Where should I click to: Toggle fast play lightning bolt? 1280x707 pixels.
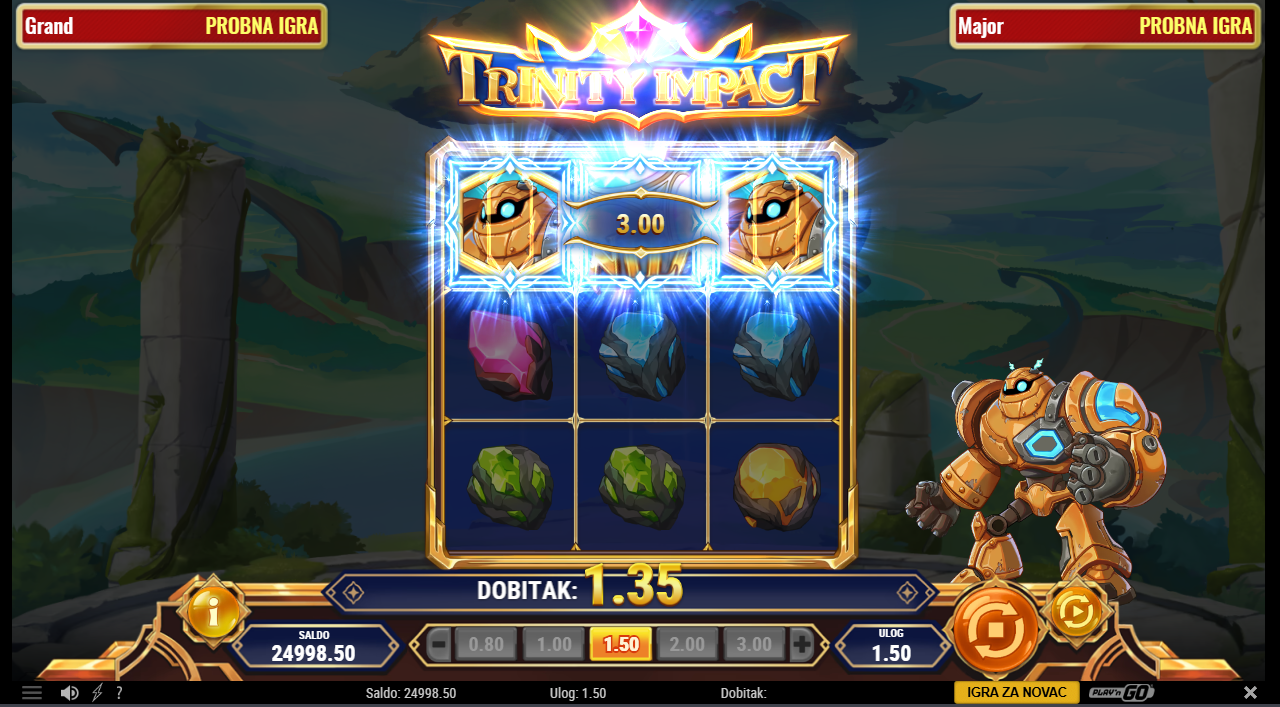coord(97,693)
